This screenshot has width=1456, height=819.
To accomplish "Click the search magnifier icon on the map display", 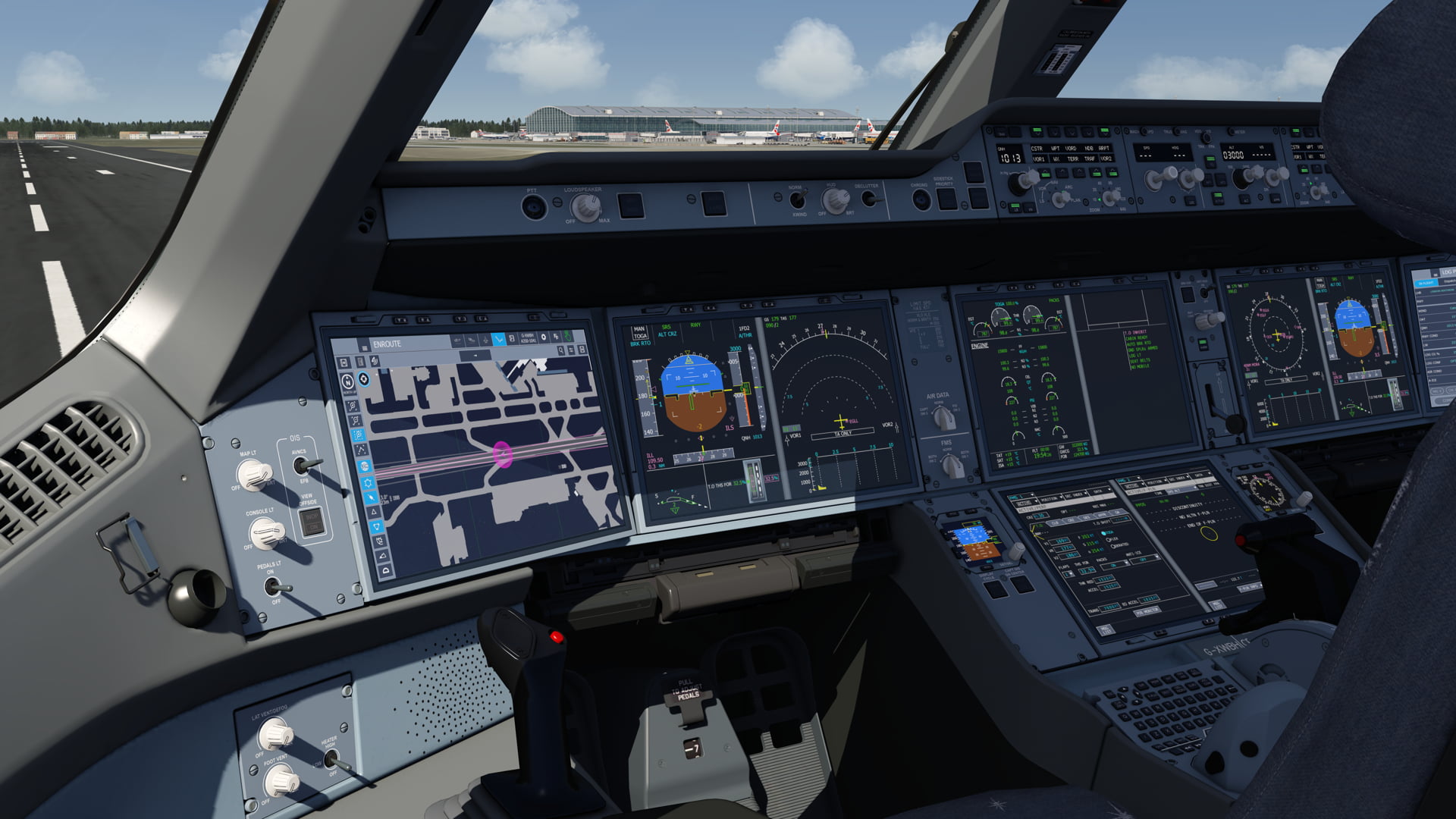I will pyautogui.click(x=560, y=350).
